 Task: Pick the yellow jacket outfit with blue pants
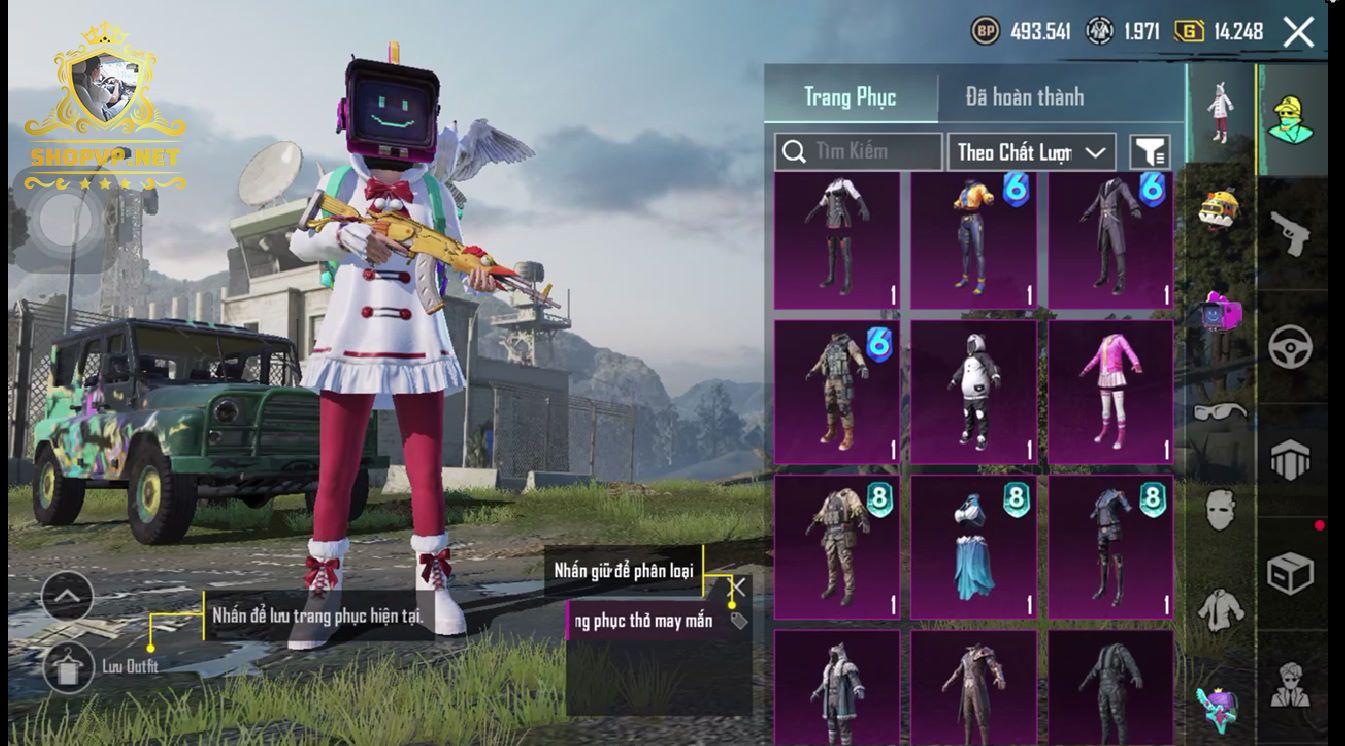[x=973, y=240]
